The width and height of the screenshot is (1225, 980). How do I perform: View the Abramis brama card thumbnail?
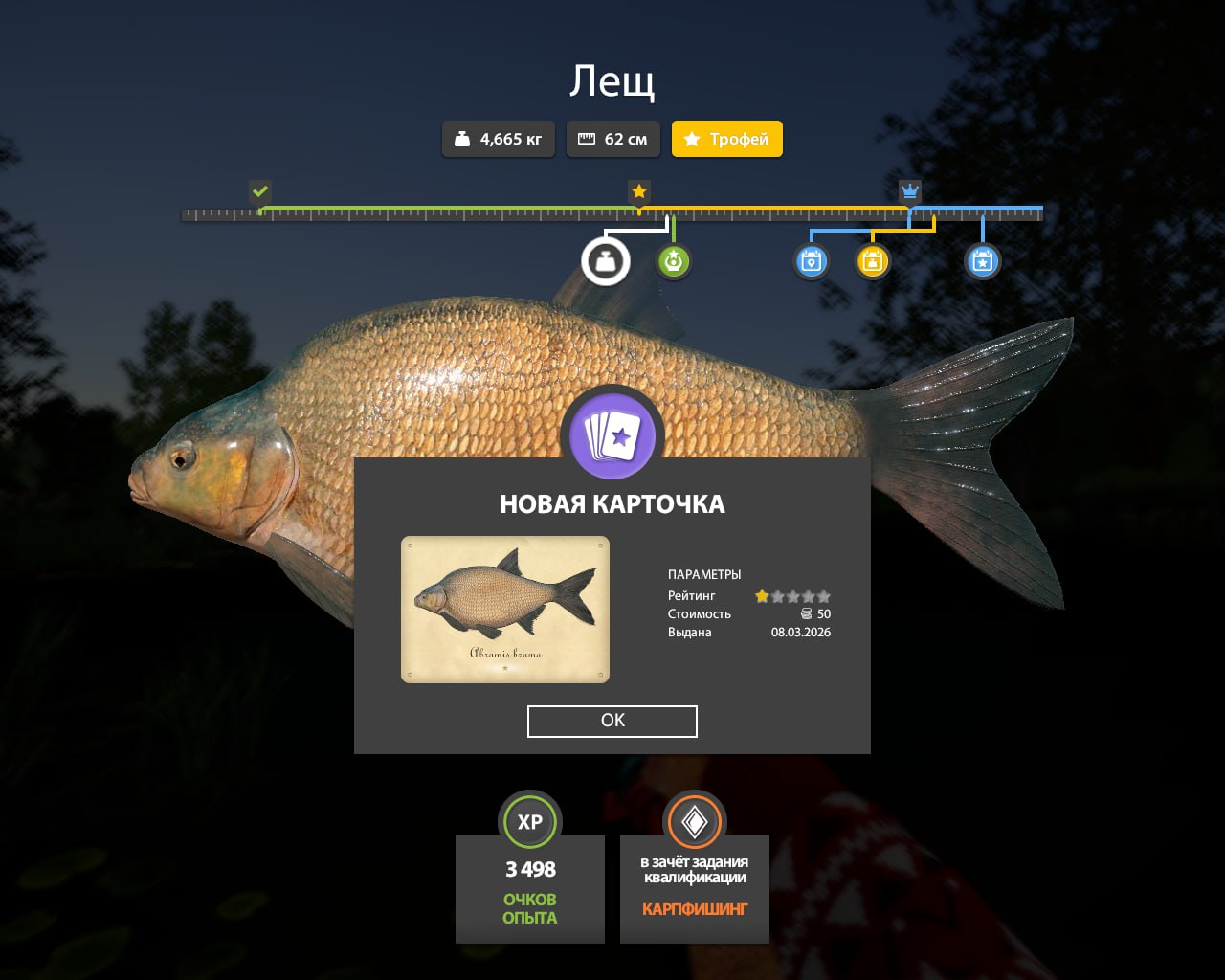click(x=504, y=610)
